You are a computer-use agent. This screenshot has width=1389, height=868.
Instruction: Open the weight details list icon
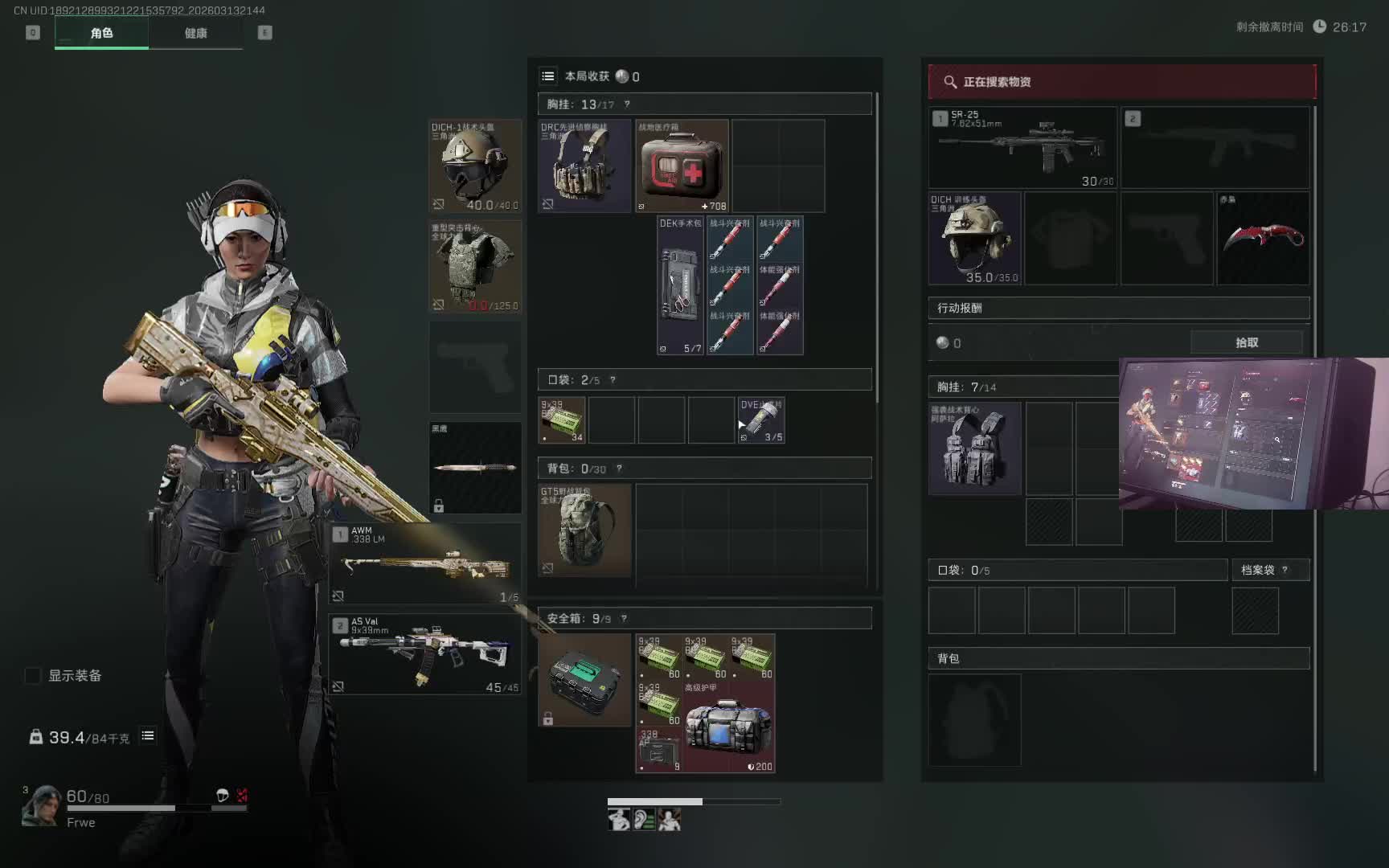pos(148,735)
